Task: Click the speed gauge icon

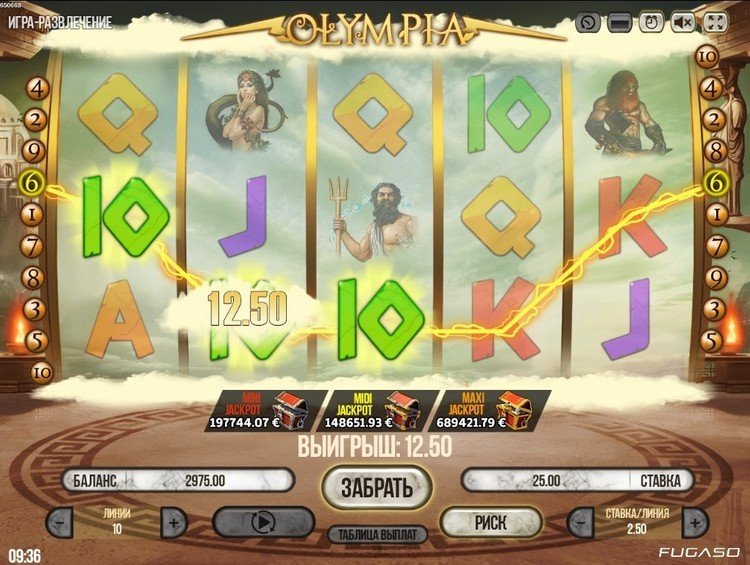Action: click(589, 22)
